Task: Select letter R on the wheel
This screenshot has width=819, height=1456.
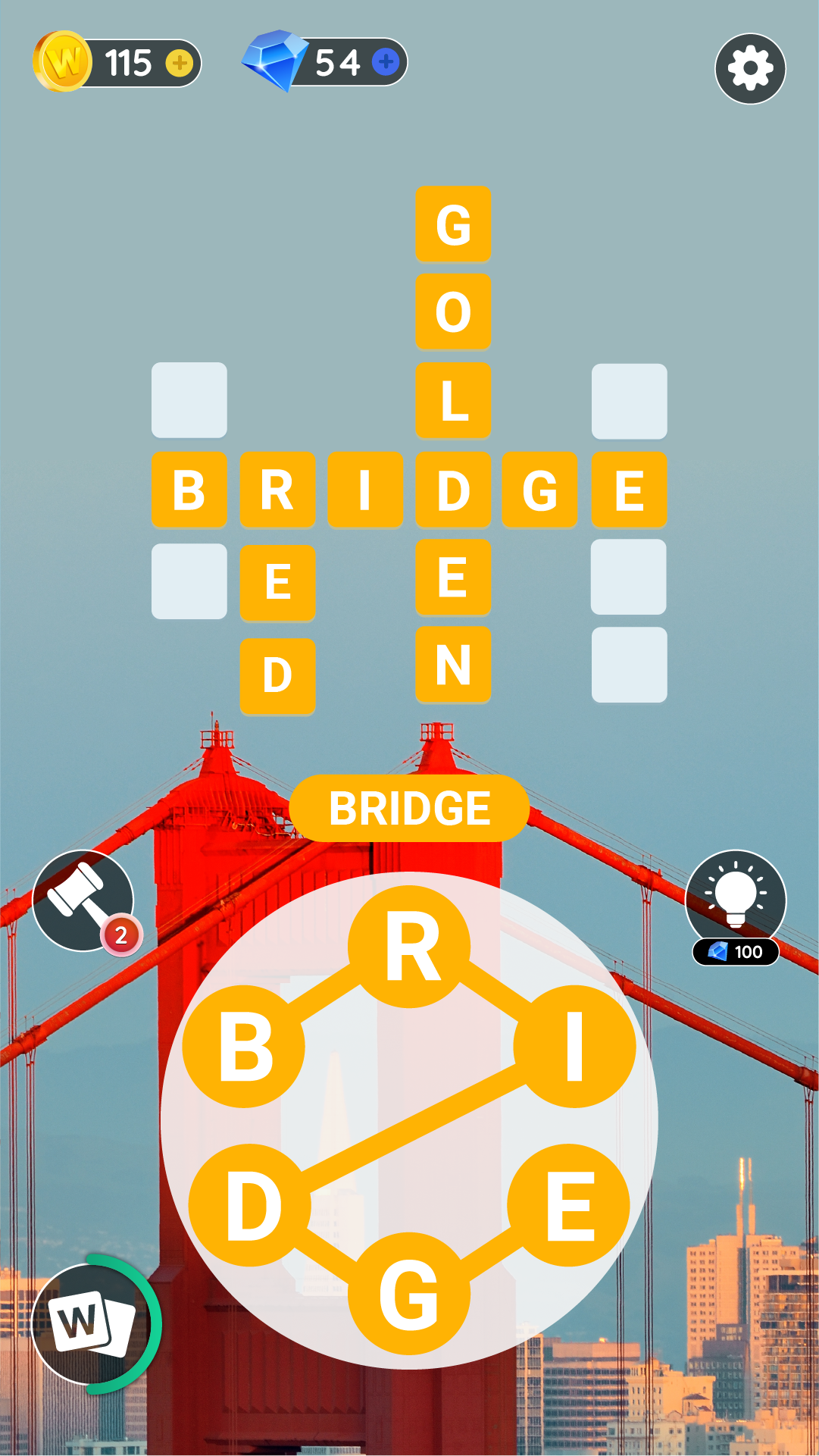Action: pos(410,947)
